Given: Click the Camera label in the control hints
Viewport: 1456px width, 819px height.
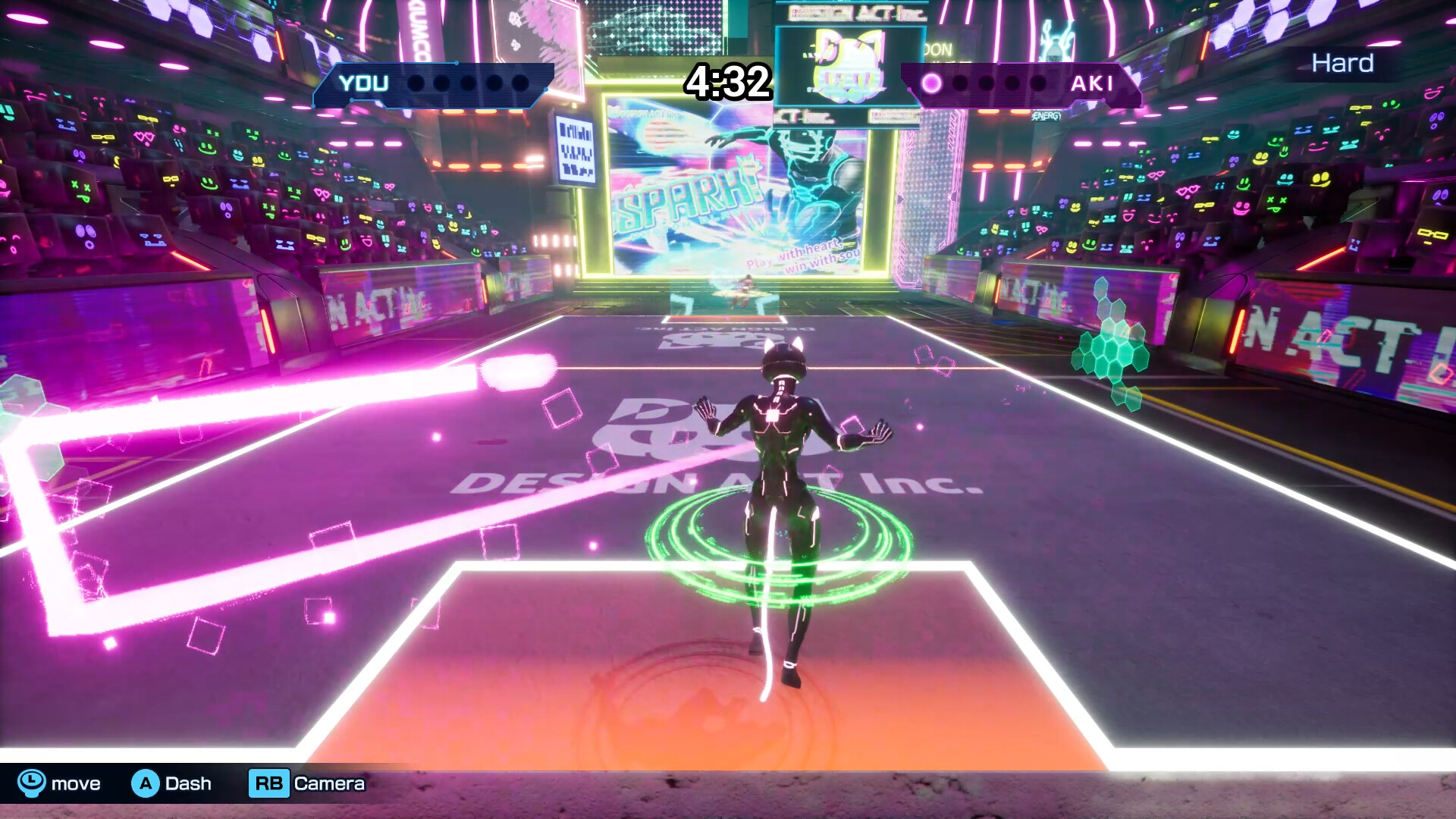Looking at the screenshot, I should click(331, 783).
